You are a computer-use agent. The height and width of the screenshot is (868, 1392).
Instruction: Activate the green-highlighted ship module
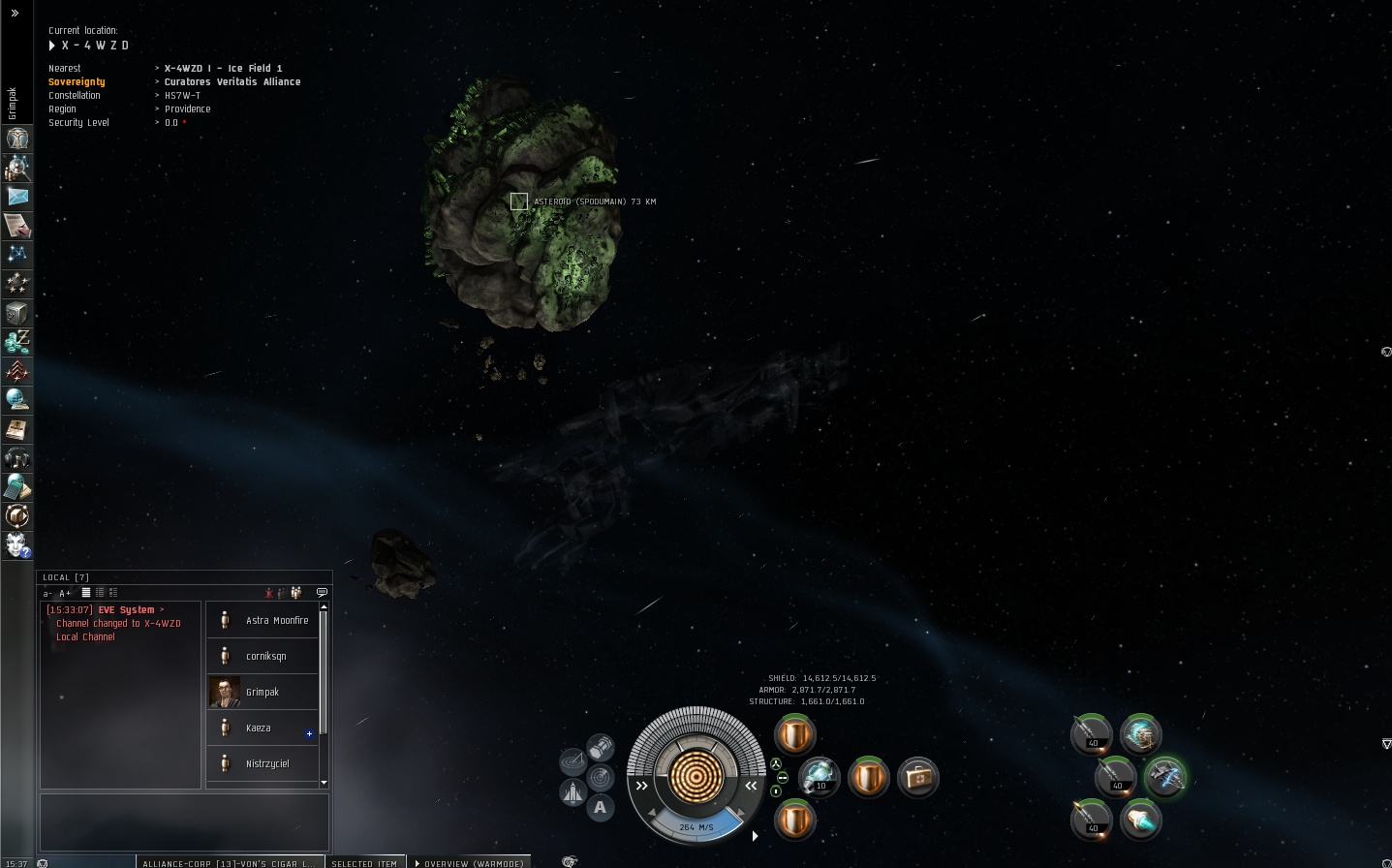coord(1164,777)
